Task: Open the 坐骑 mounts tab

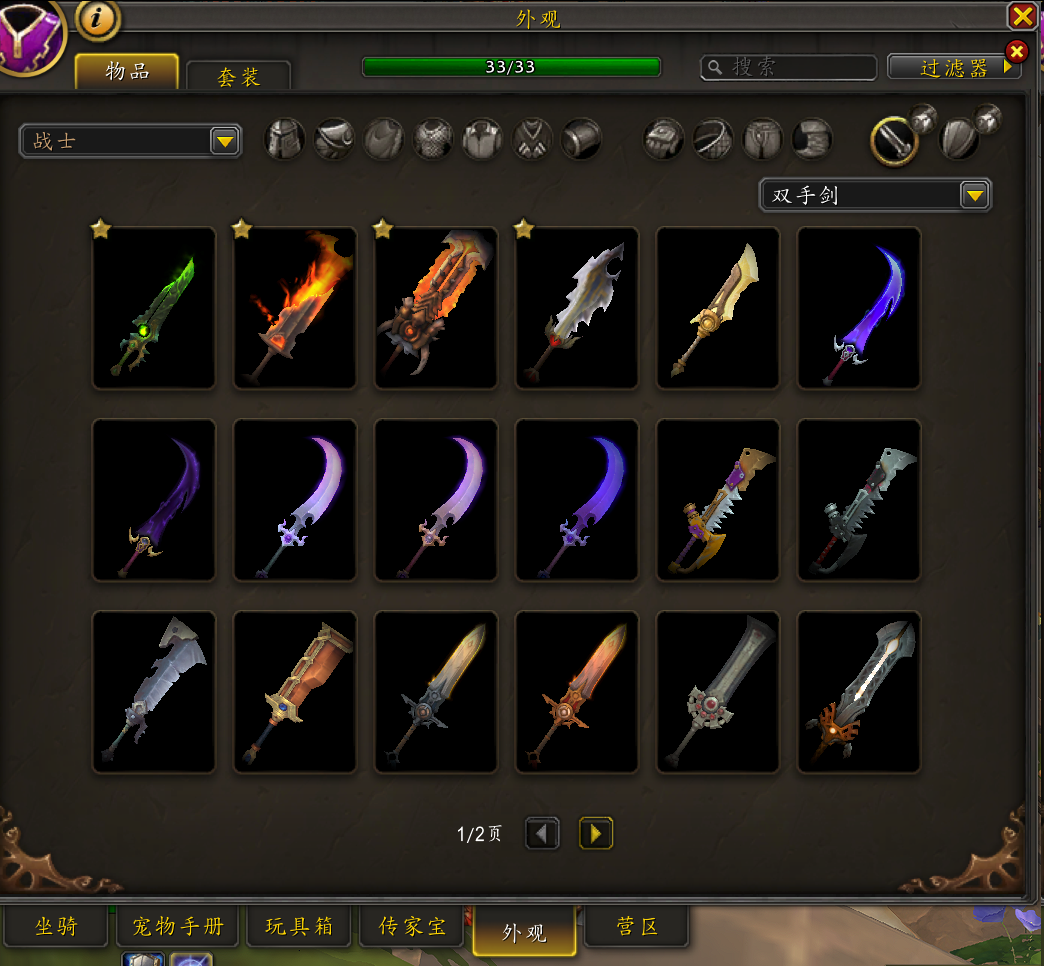Action: point(56,927)
